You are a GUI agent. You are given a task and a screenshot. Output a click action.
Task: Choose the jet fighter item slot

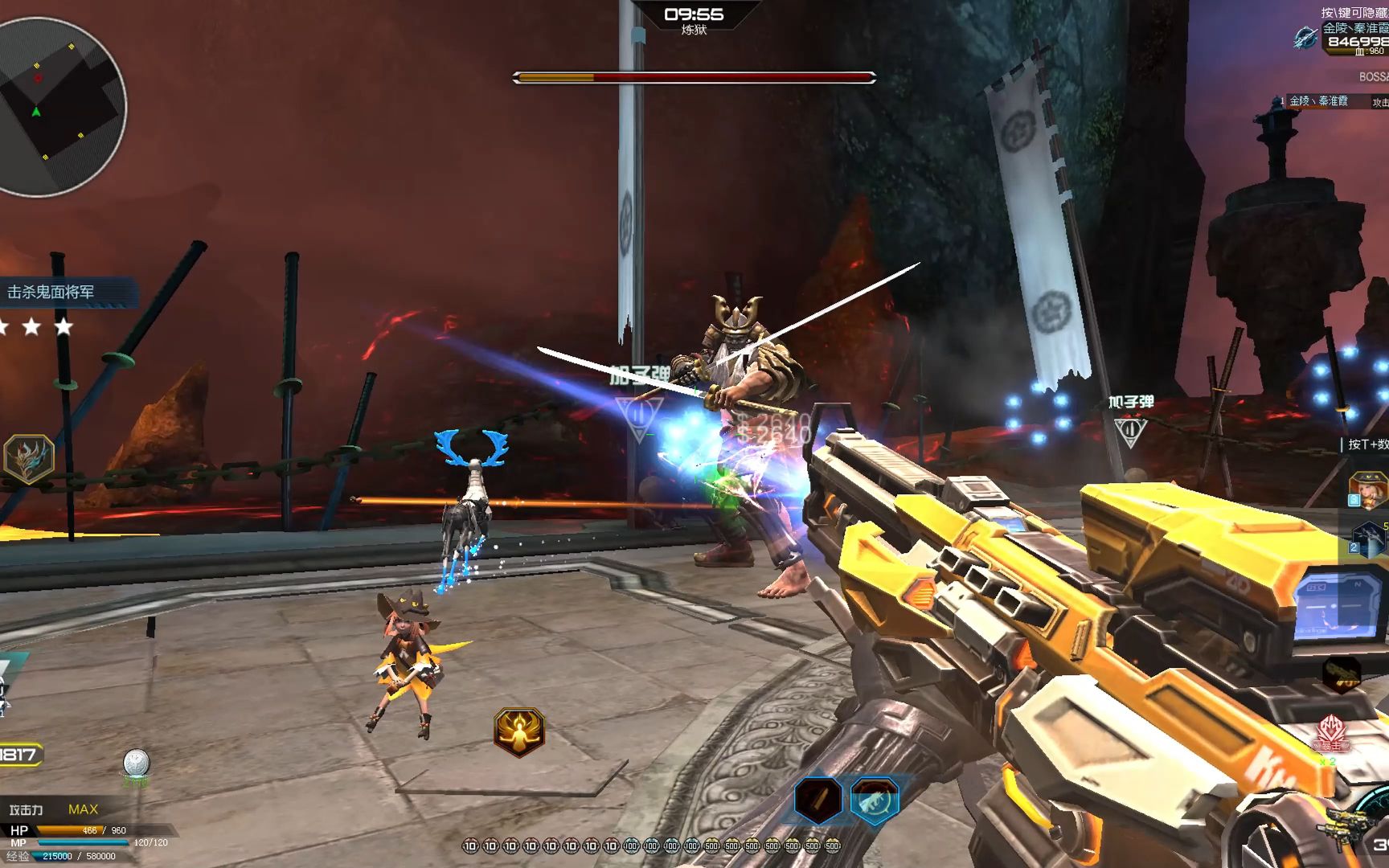[1368, 538]
